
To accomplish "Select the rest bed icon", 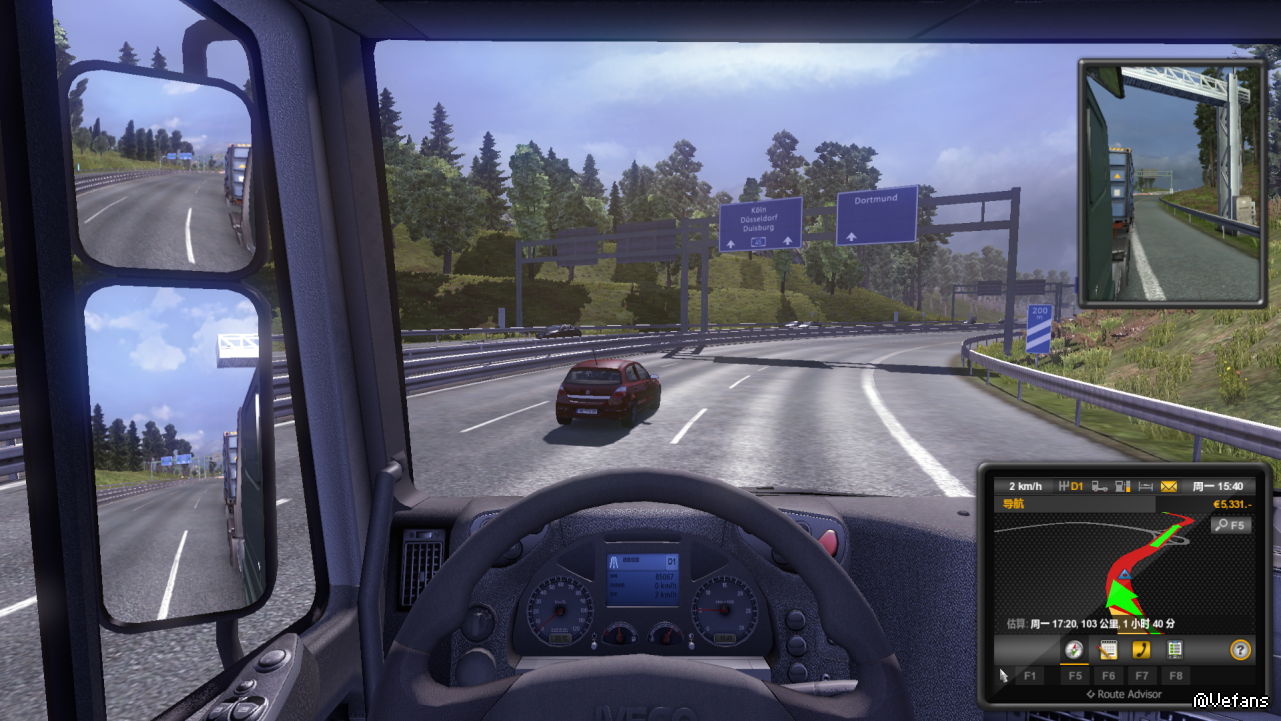I will (x=1146, y=487).
